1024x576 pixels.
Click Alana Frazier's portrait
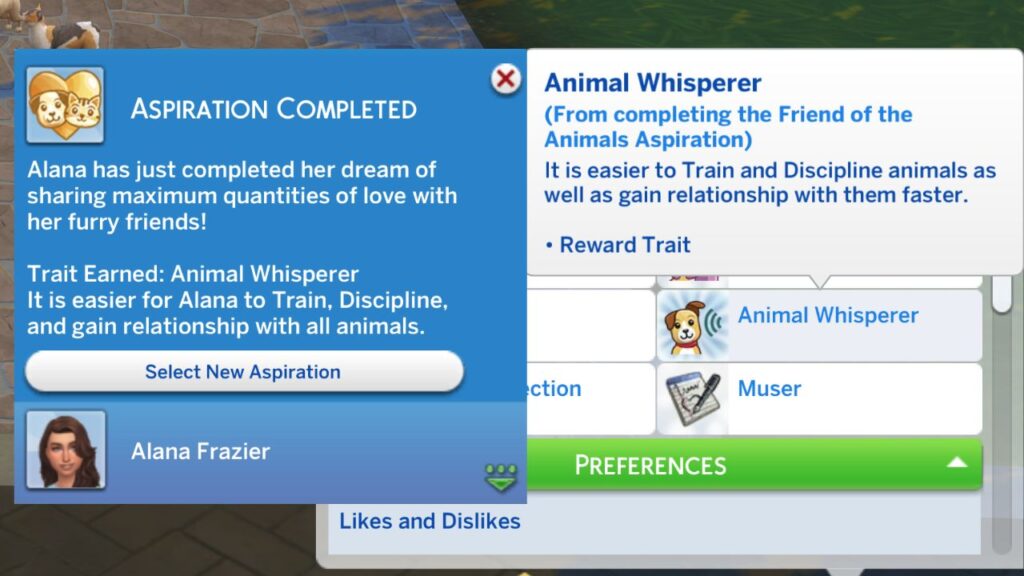66,450
